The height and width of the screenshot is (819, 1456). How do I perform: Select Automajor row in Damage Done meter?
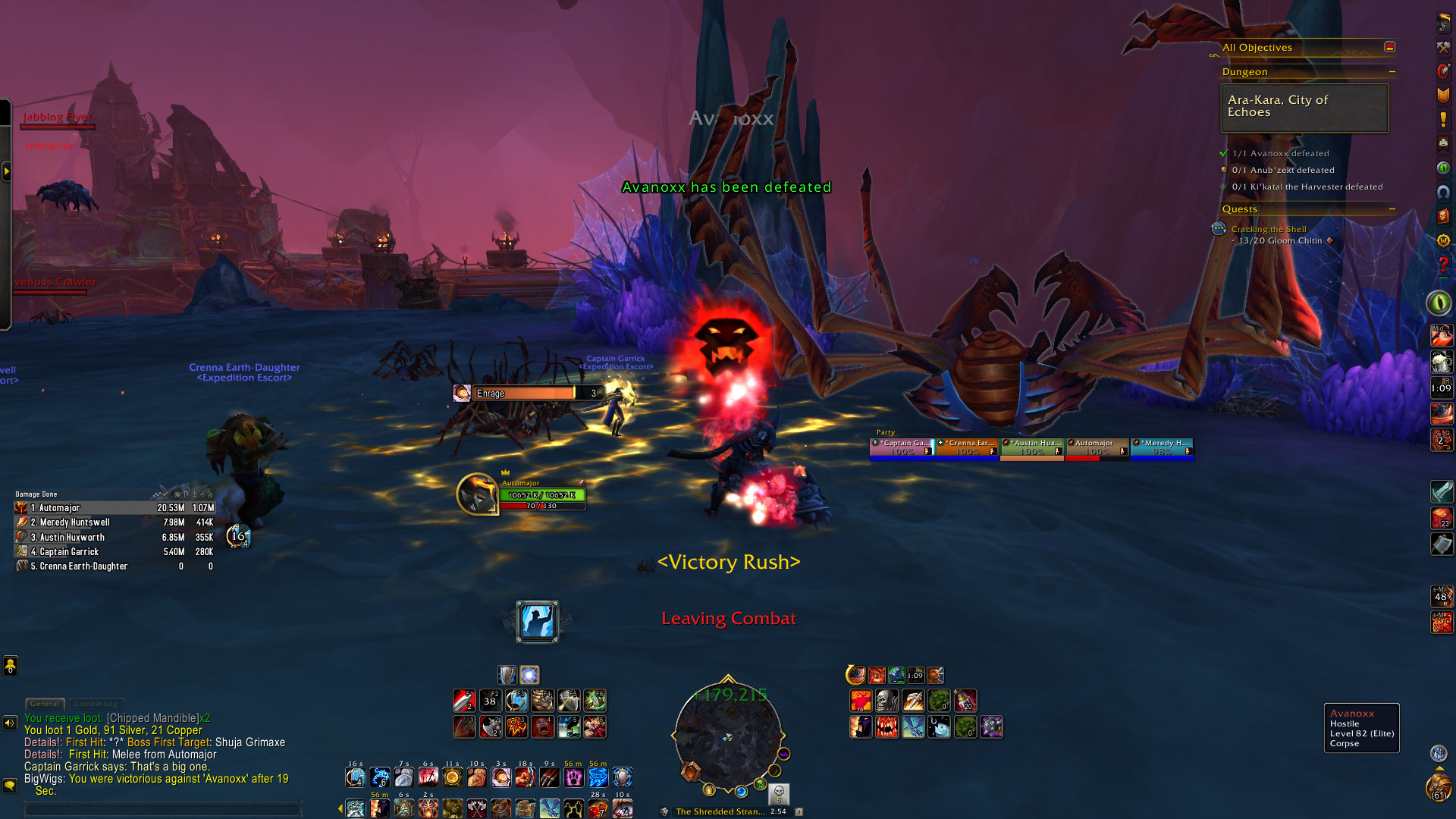coord(114,508)
